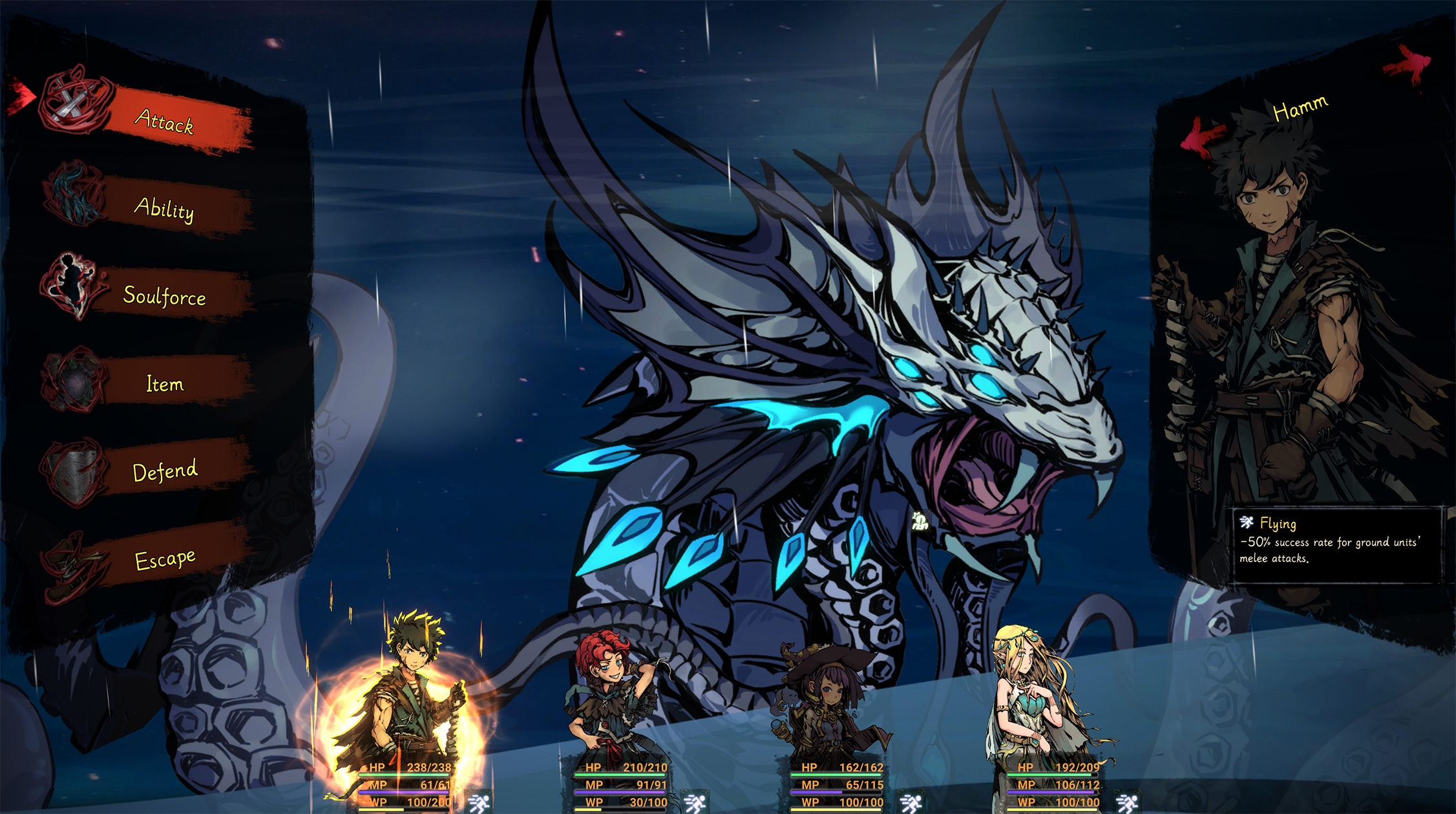Screen dimensions: 1456x814
Task: Open the Ability menu
Action: [x=164, y=208]
